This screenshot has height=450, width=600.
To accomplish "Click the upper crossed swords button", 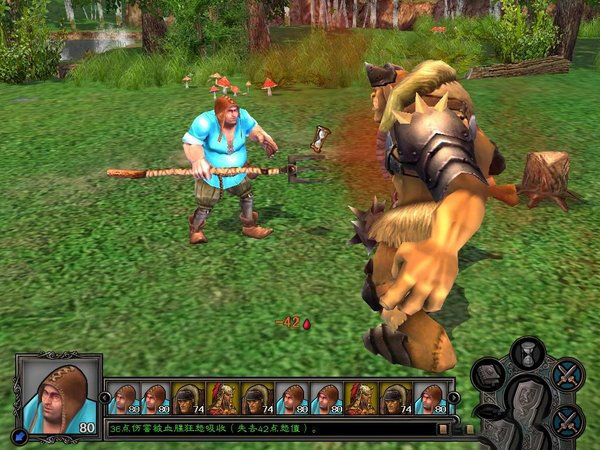I will (x=567, y=375).
